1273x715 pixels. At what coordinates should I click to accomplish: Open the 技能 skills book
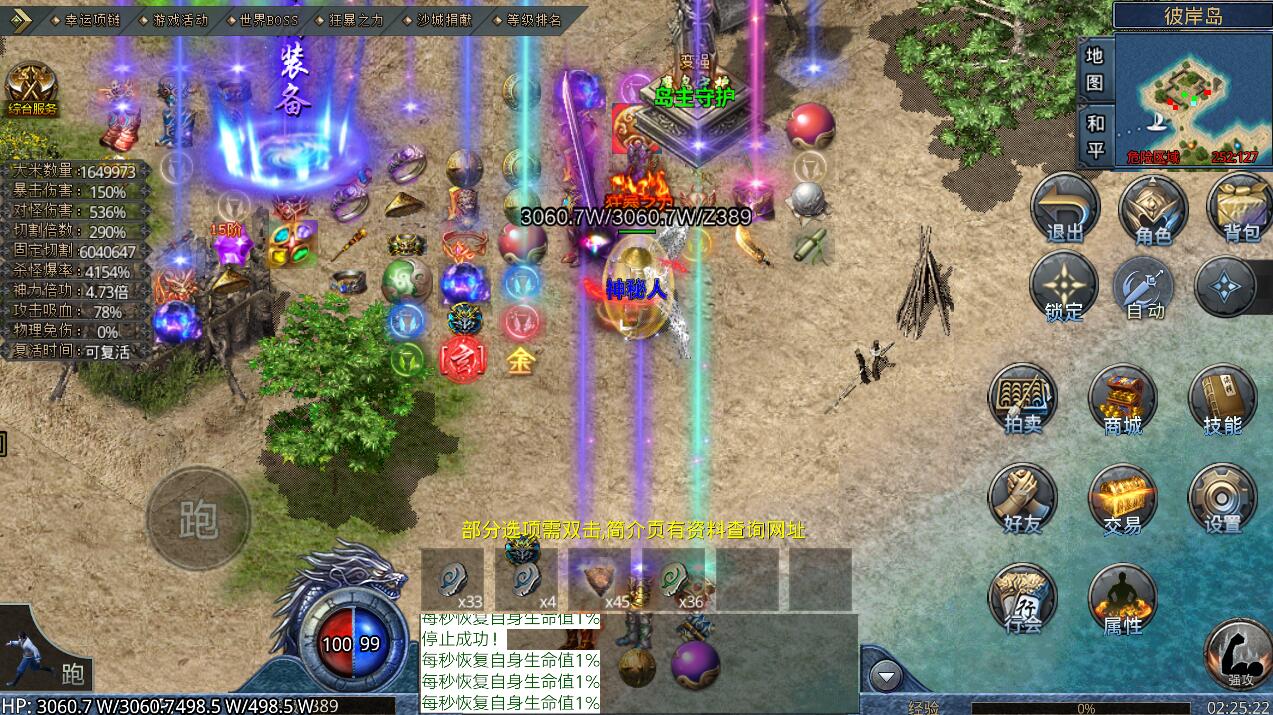click(x=1222, y=400)
